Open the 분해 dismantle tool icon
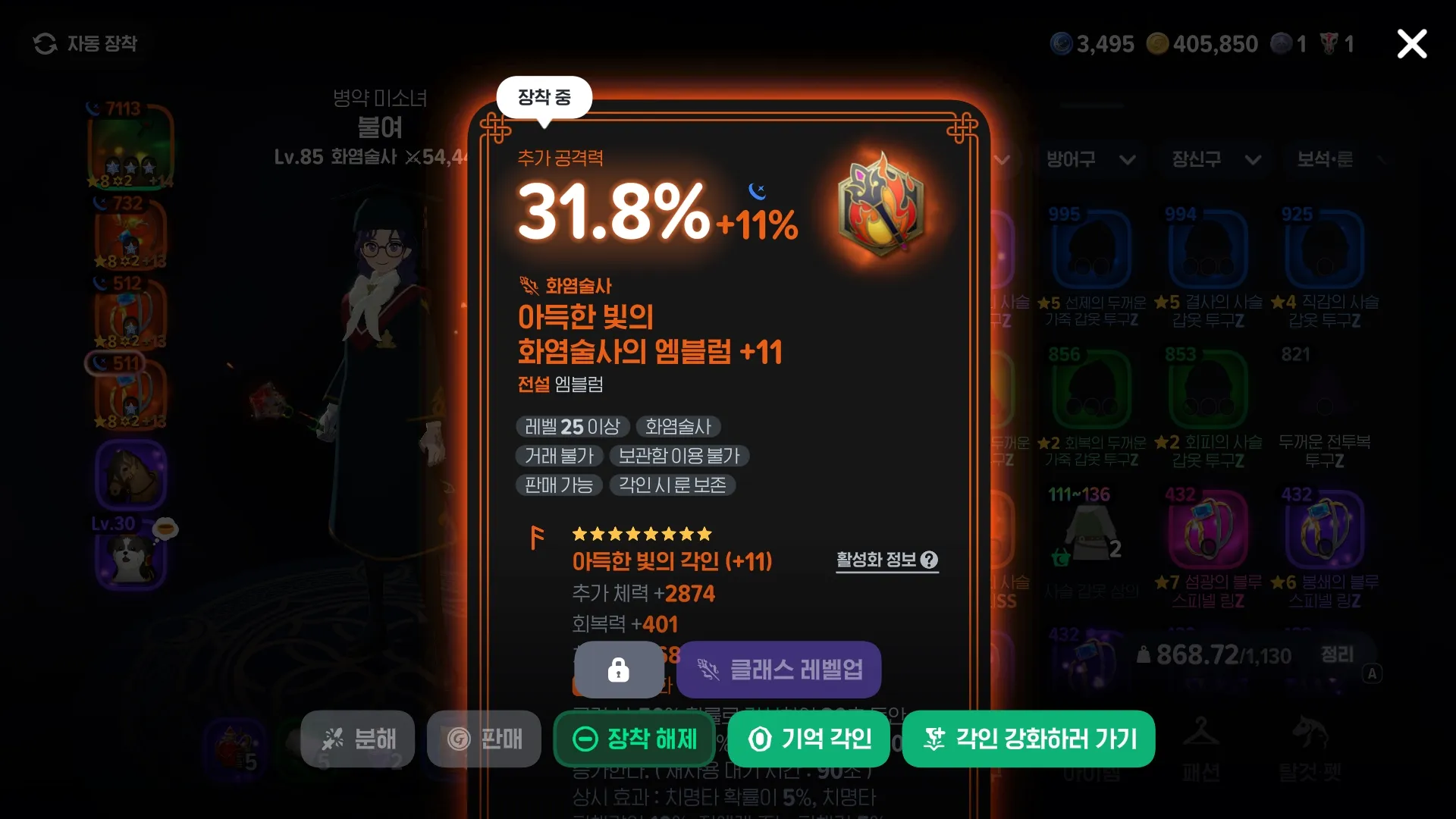This screenshot has width=1456, height=819. (x=334, y=739)
